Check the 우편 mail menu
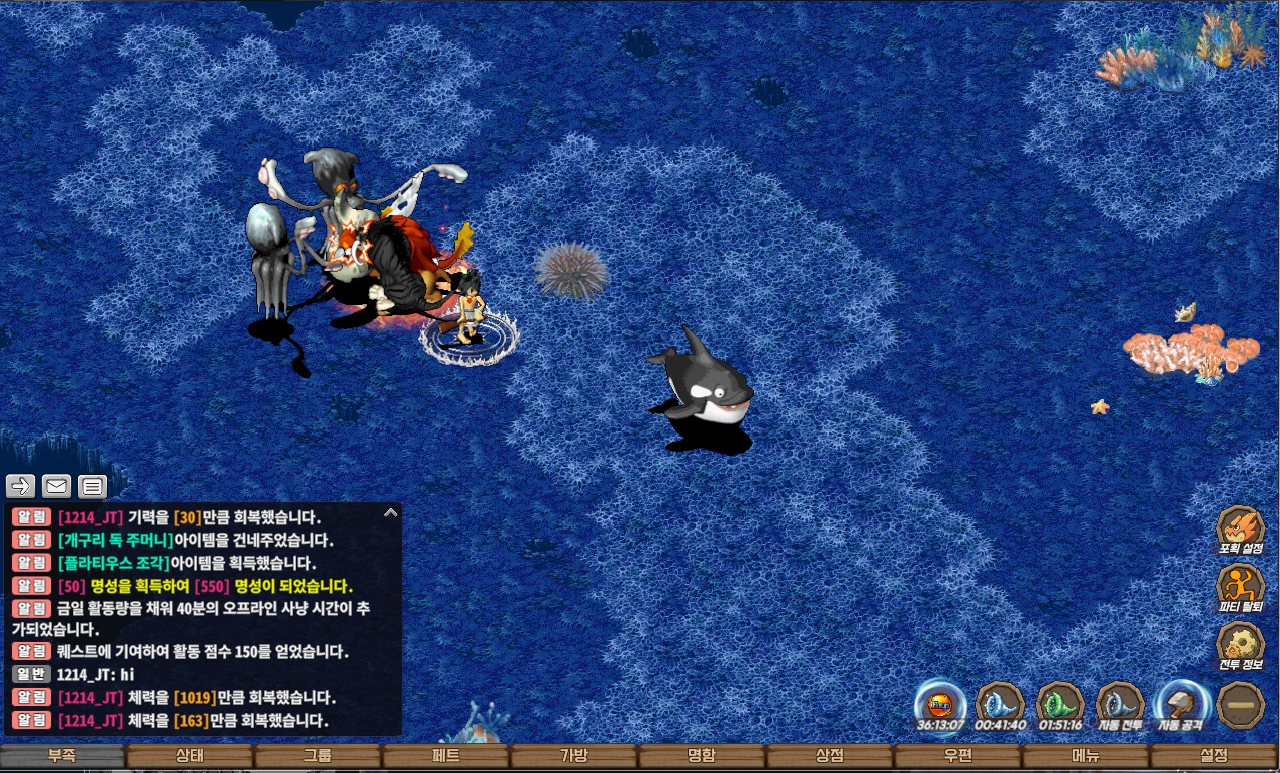The height and width of the screenshot is (773, 1280). pyautogui.click(x=958, y=756)
